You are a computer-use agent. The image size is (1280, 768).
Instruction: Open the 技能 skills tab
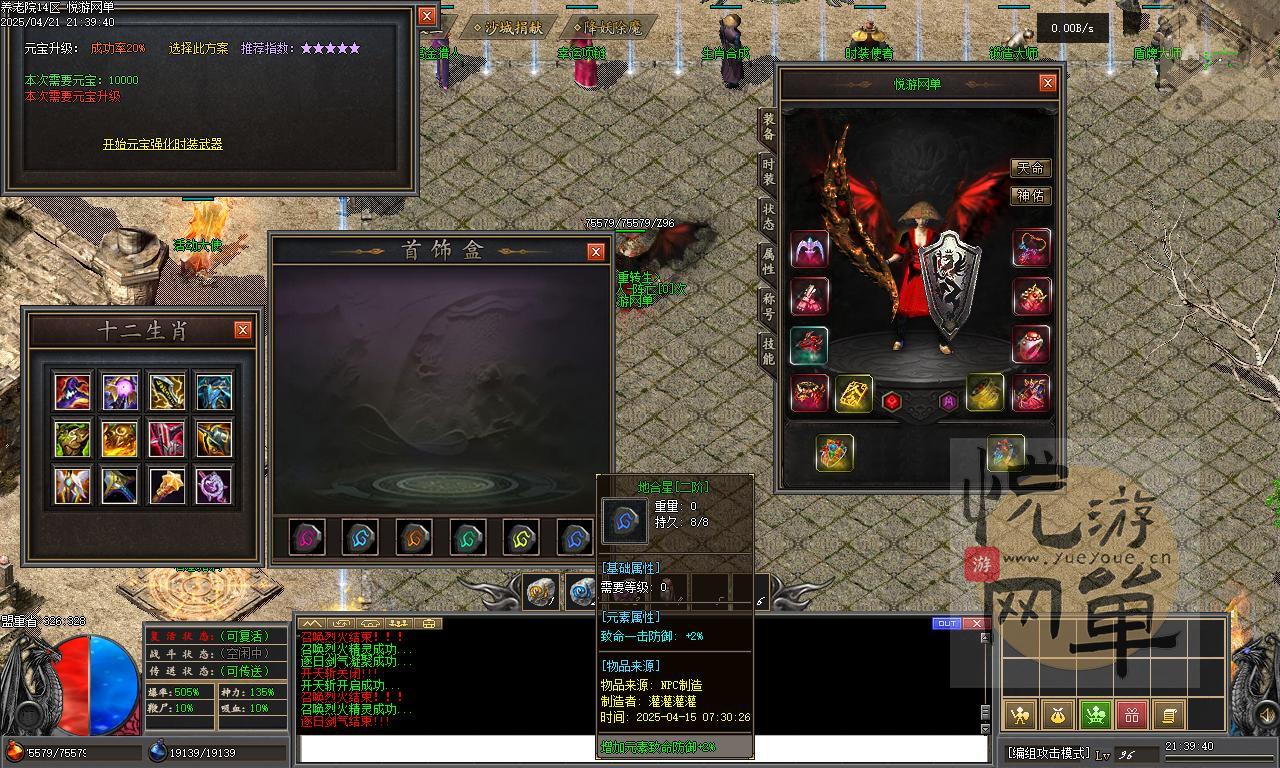coord(767,351)
